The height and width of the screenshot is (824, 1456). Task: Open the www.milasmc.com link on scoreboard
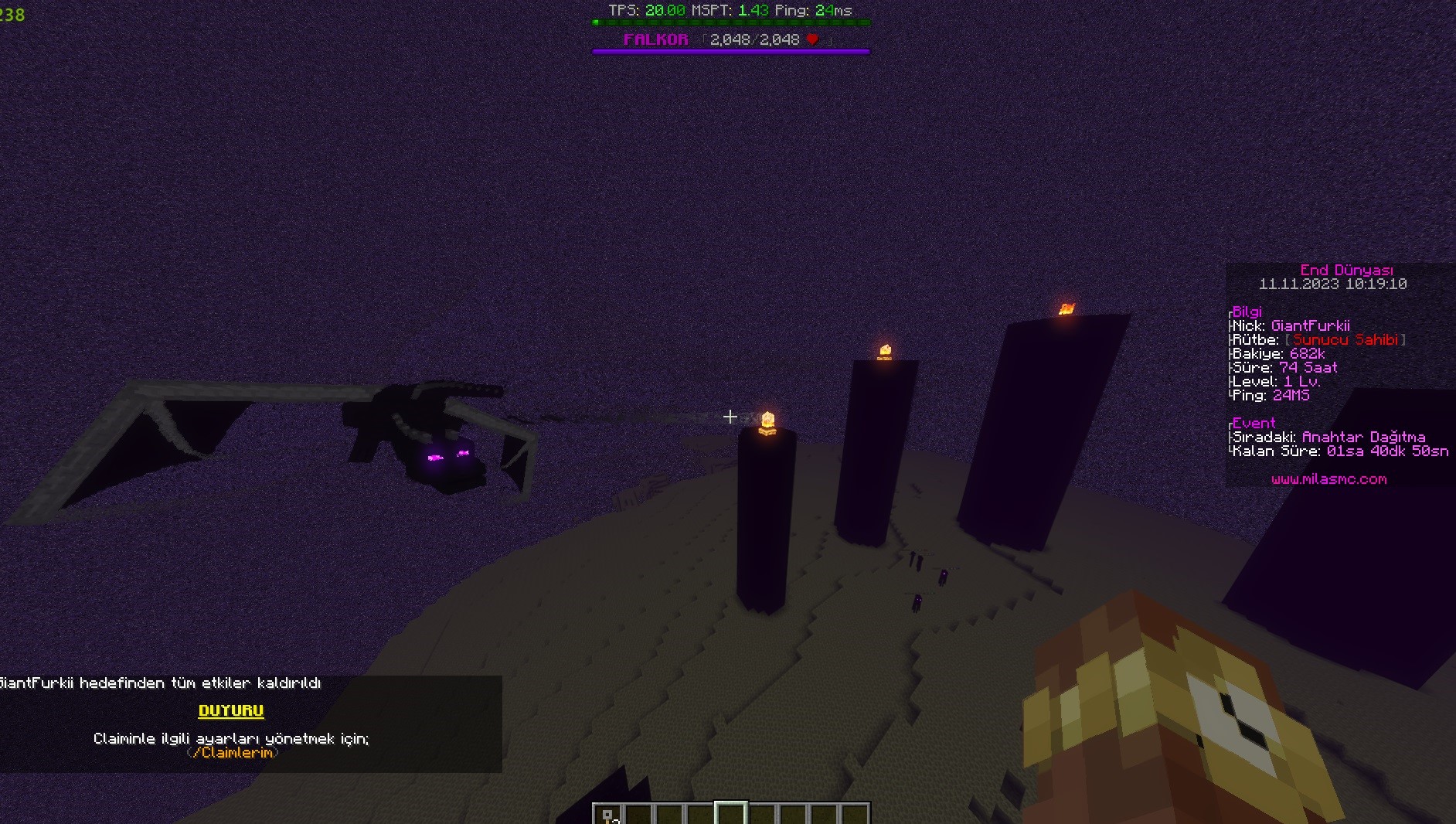pos(1328,479)
